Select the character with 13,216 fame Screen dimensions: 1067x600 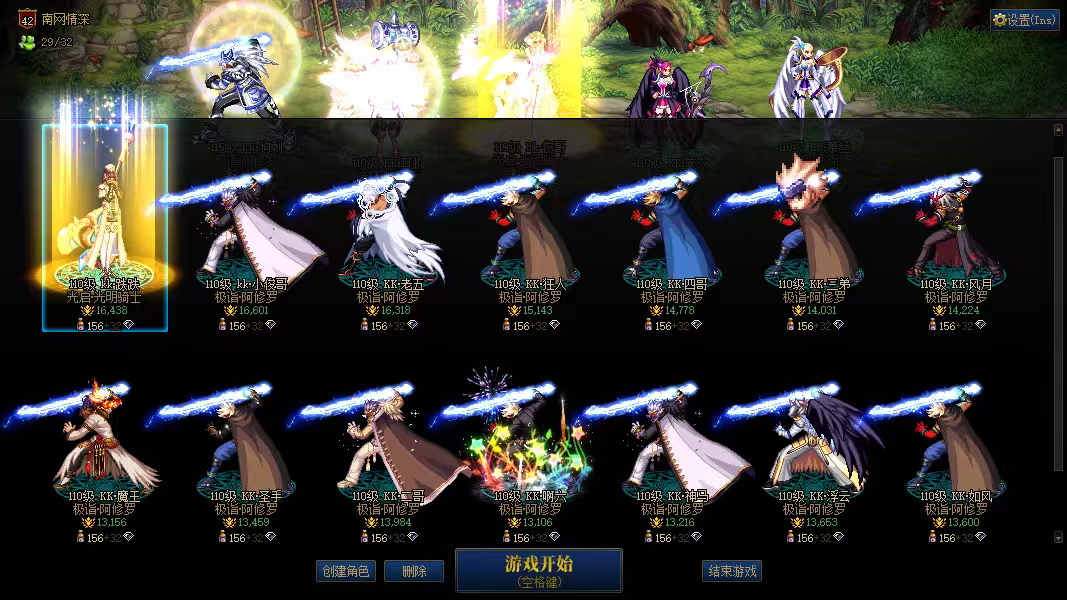coord(673,455)
